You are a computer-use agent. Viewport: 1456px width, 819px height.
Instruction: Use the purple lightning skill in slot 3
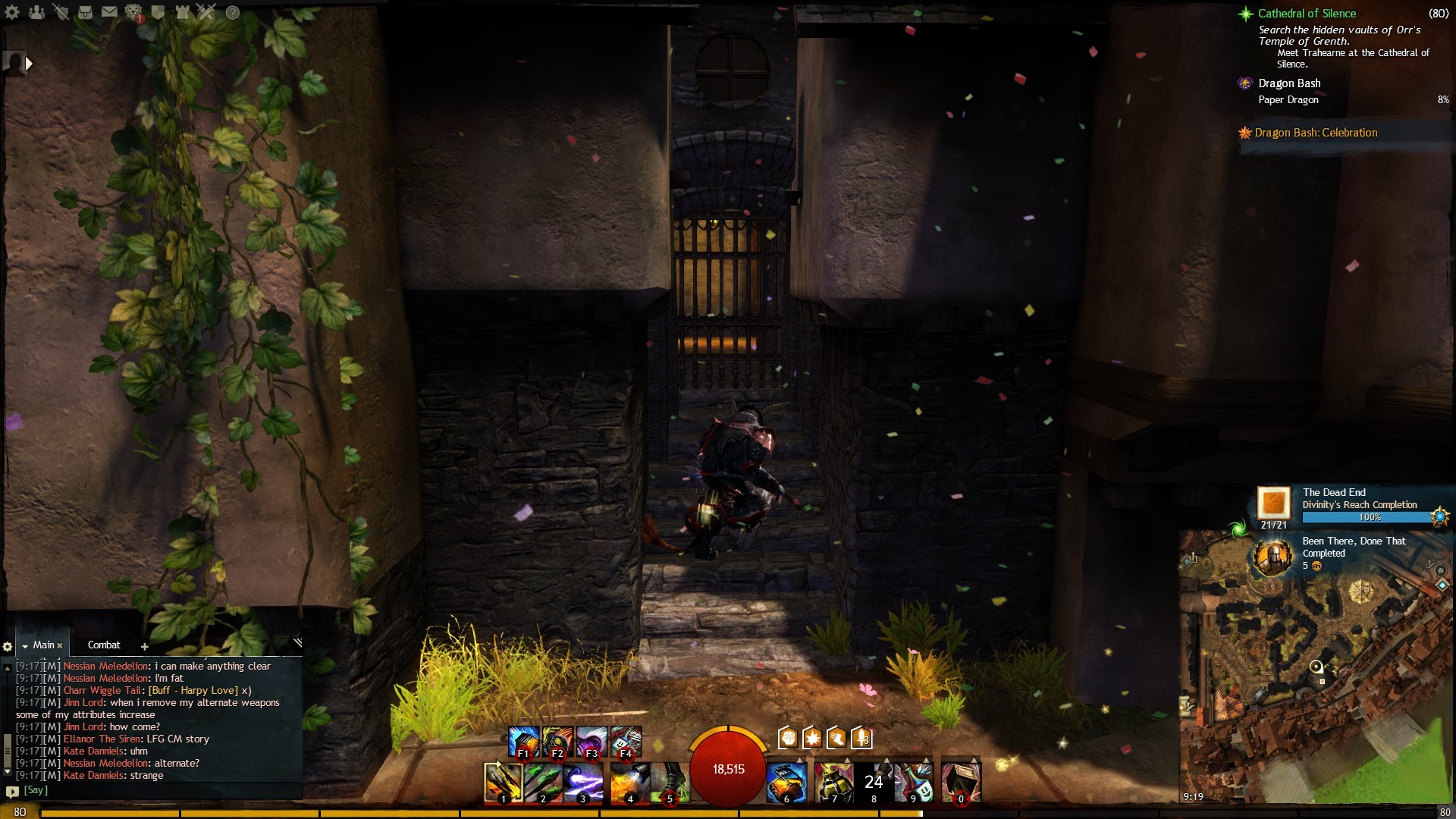pyautogui.click(x=583, y=783)
